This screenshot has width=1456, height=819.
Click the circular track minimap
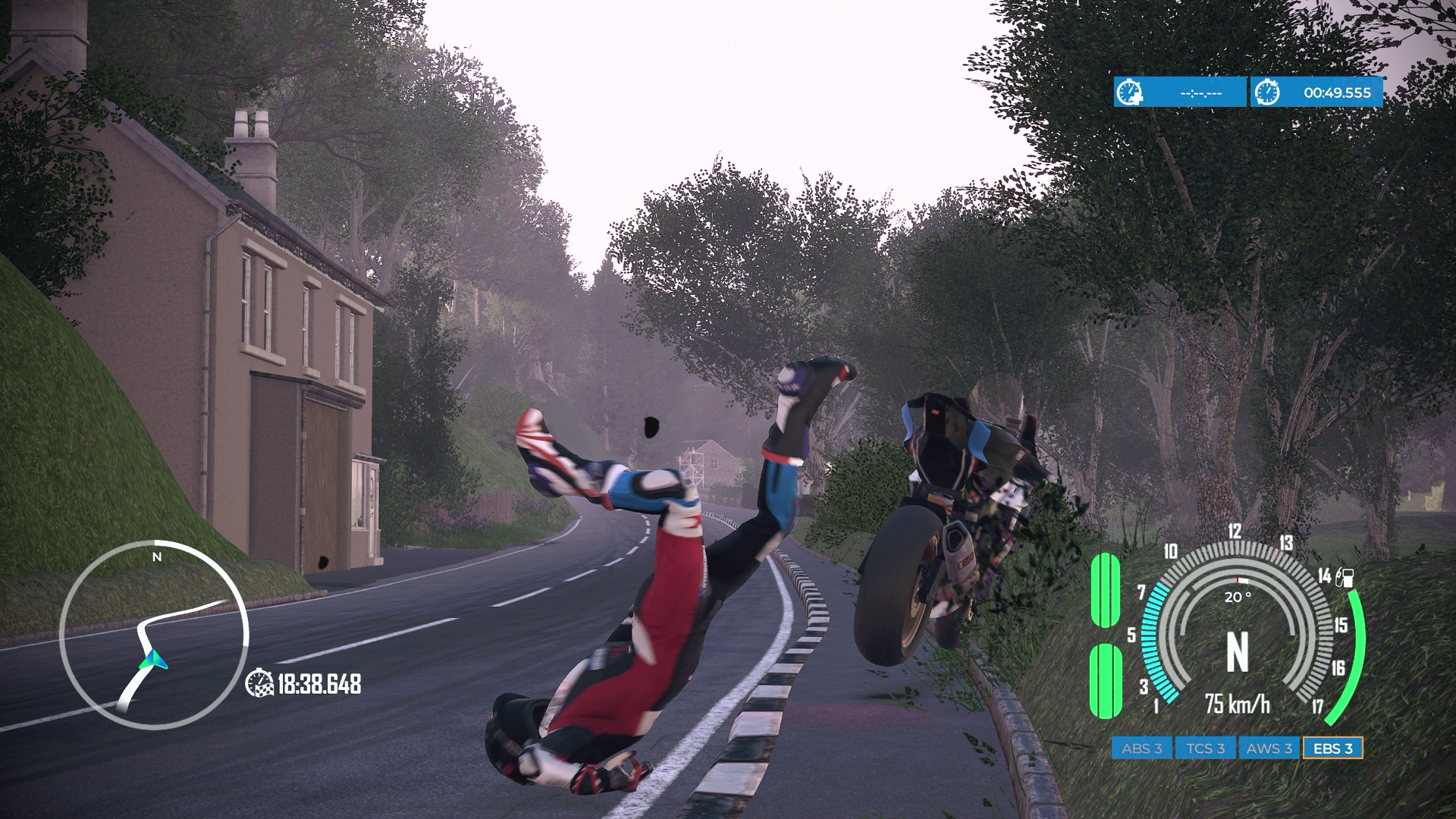(x=155, y=635)
